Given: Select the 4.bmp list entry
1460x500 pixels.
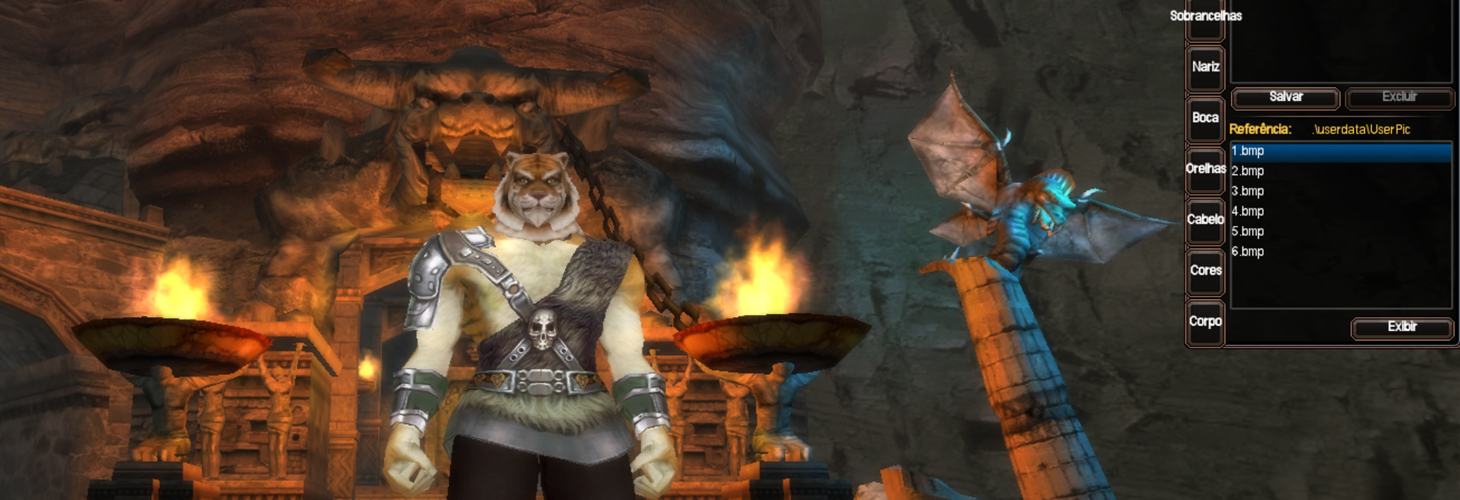Looking at the screenshot, I should click(x=1340, y=212).
